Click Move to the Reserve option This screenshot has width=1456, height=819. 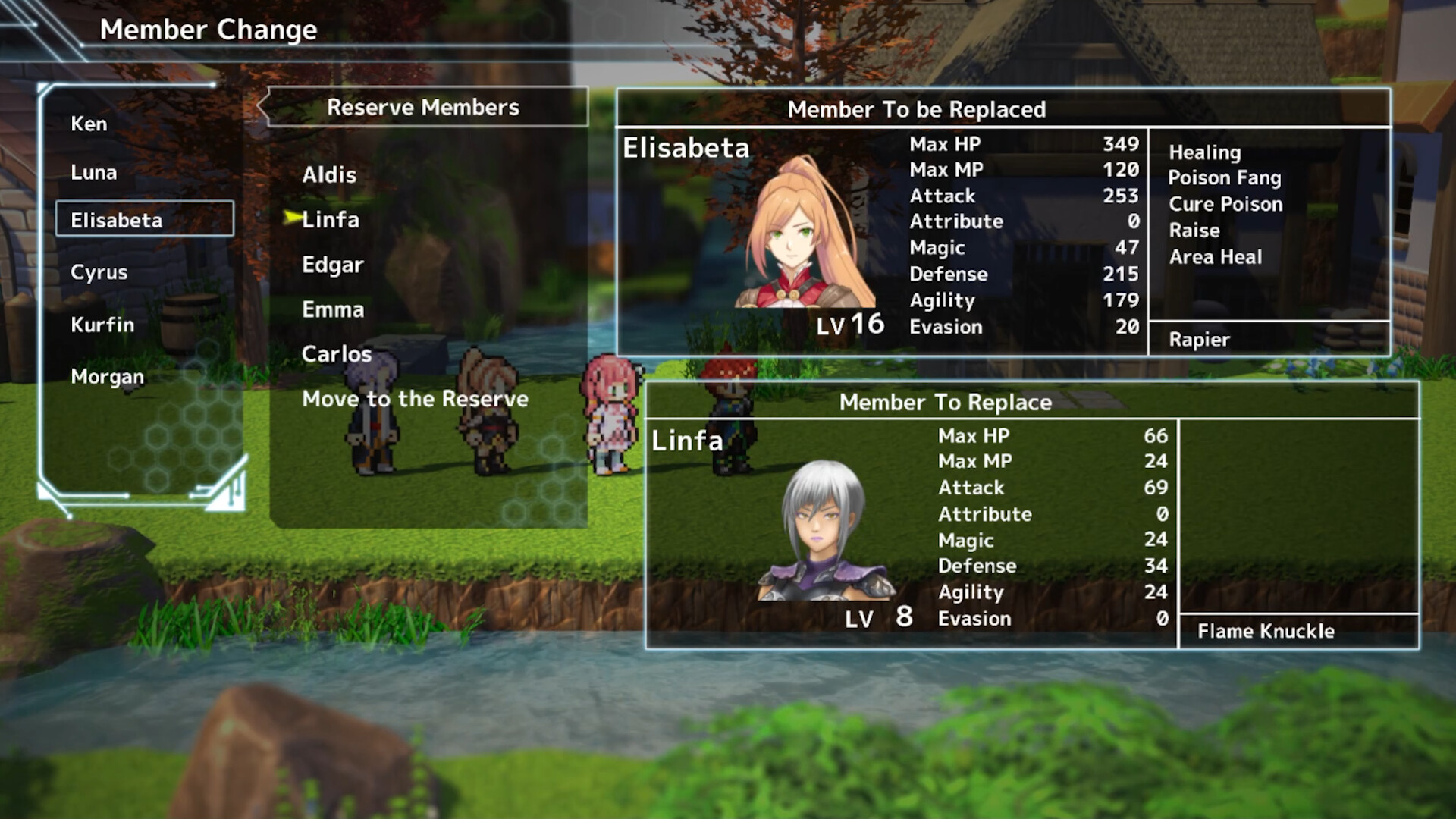416,399
